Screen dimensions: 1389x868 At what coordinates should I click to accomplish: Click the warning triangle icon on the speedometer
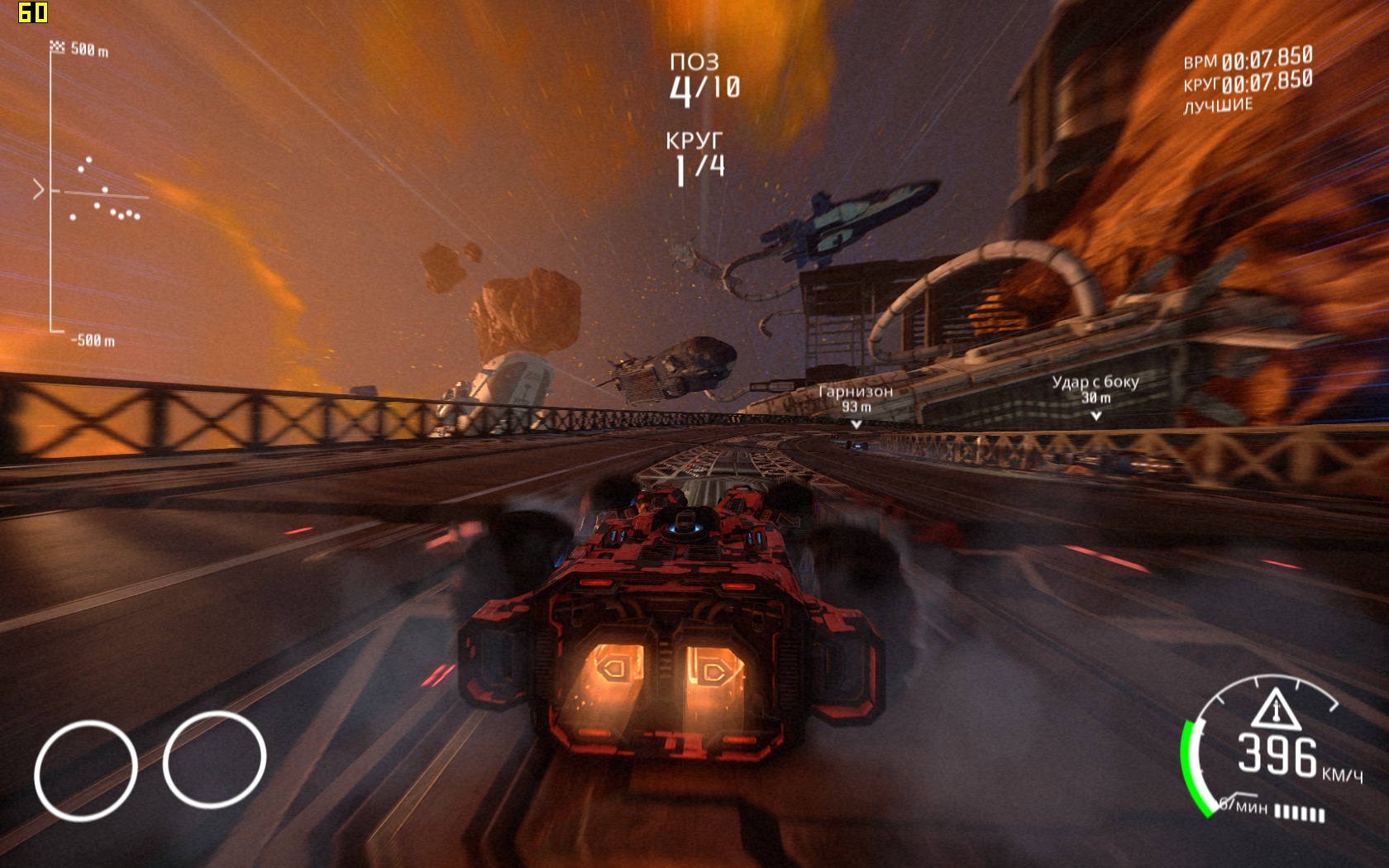click(1274, 708)
